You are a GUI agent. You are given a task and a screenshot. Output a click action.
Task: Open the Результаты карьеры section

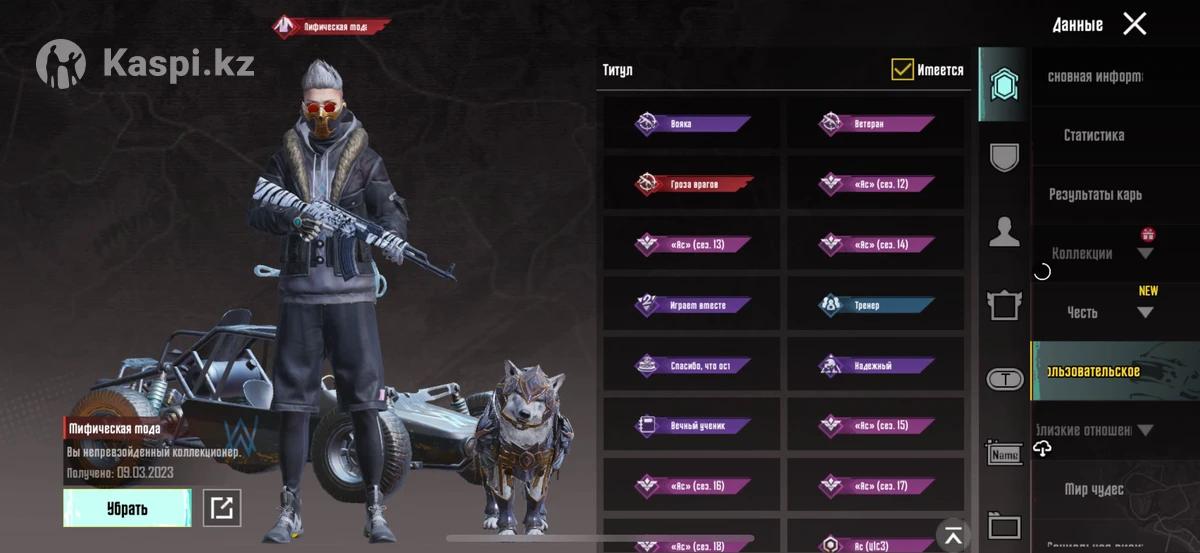(x=1094, y=195)
